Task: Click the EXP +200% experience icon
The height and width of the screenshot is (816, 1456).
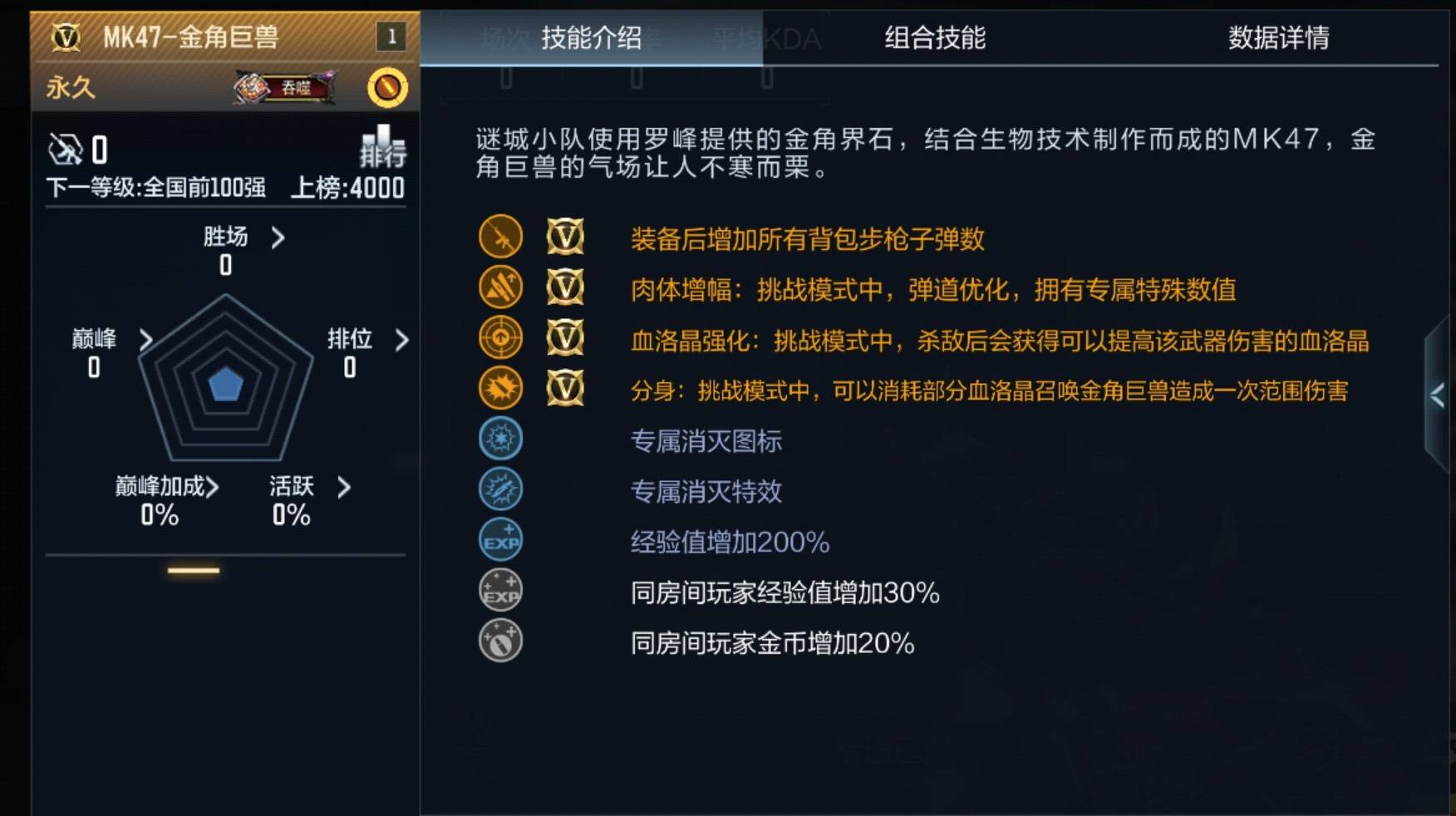Action: point(499,540)
